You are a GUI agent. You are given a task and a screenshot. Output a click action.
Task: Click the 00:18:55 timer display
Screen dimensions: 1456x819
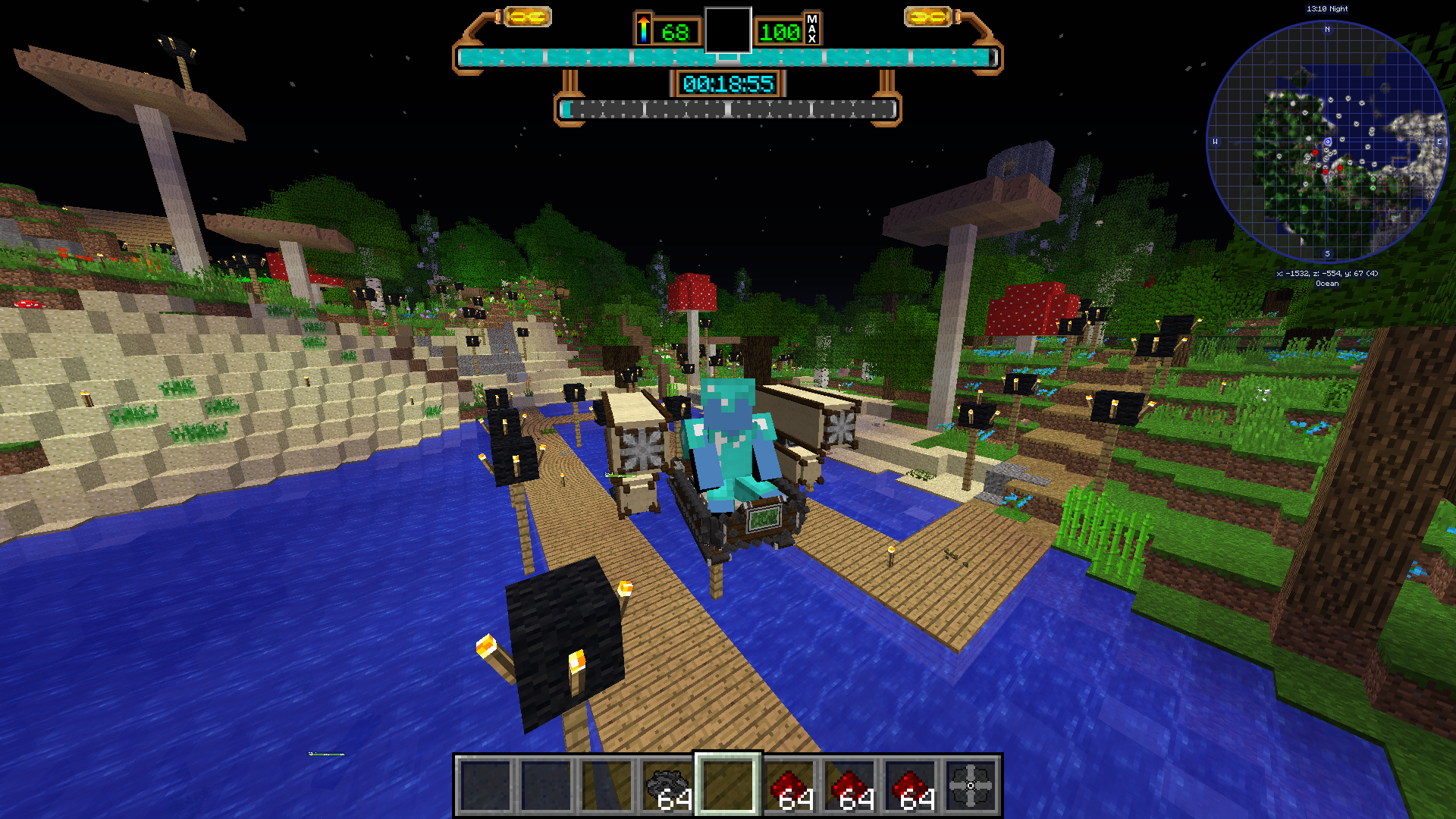pos(728,85)
